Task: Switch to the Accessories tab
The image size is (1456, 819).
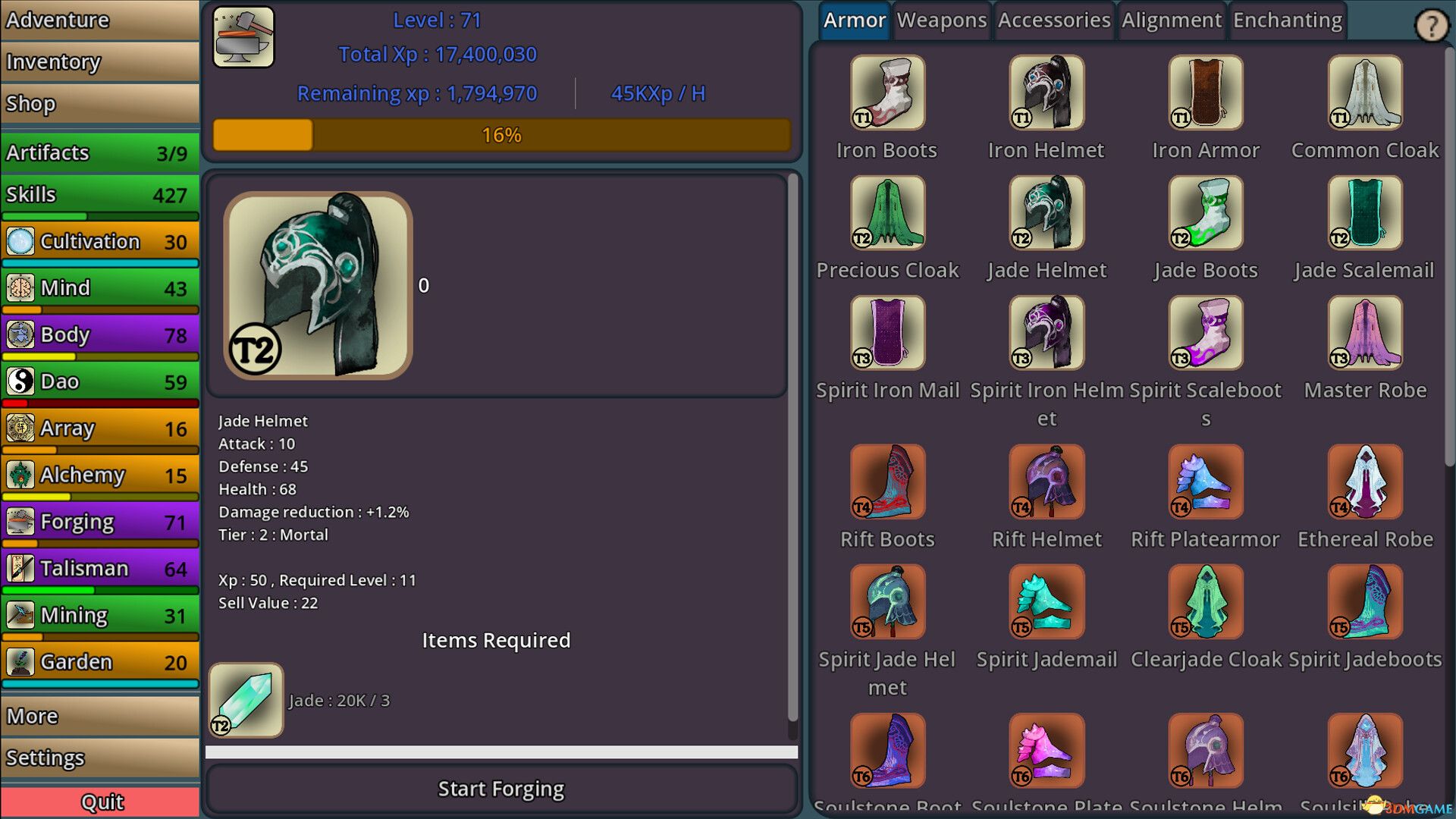Action: point(1054,20)
